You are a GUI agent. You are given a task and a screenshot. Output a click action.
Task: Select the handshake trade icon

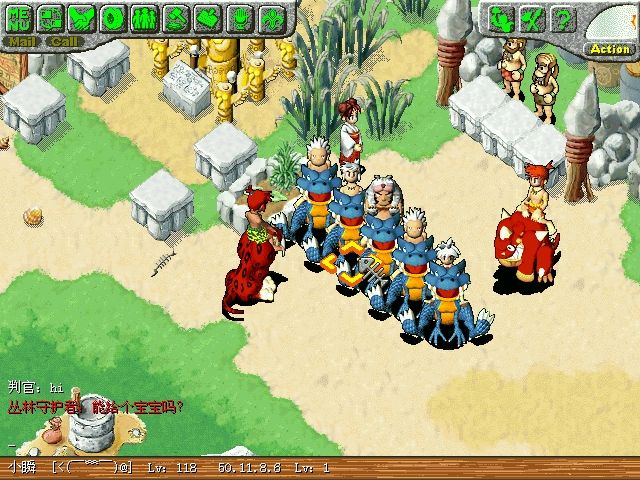(x=82, y=17)
